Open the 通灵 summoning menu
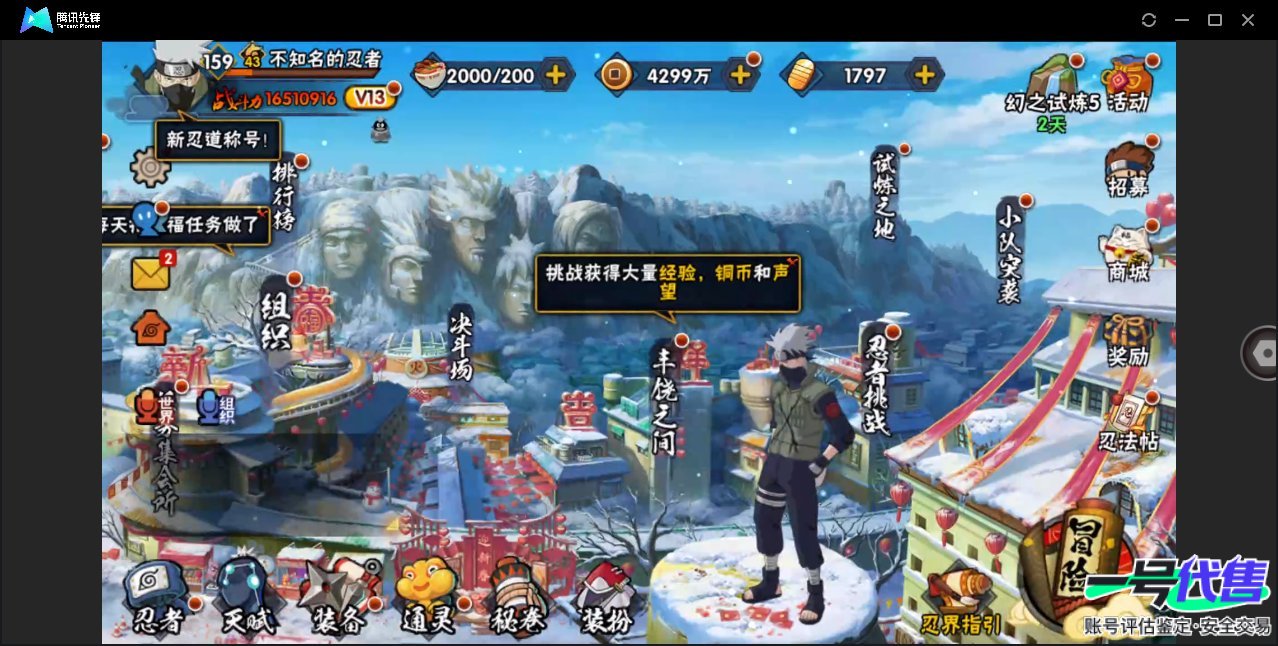 pos(427,599)
